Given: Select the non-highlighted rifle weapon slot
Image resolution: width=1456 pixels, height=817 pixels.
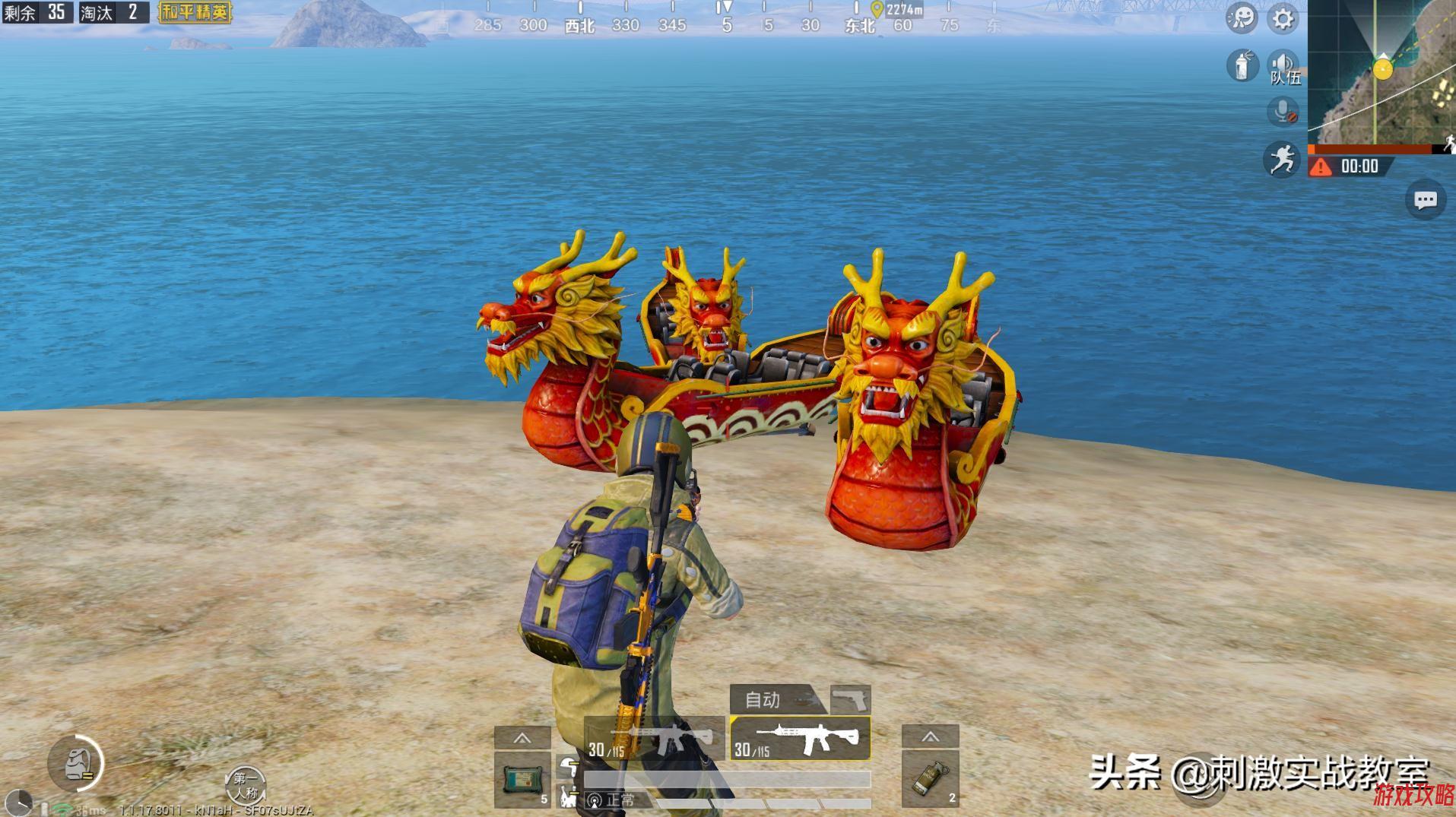Looking at the screenshot, I should coord(654,738).
